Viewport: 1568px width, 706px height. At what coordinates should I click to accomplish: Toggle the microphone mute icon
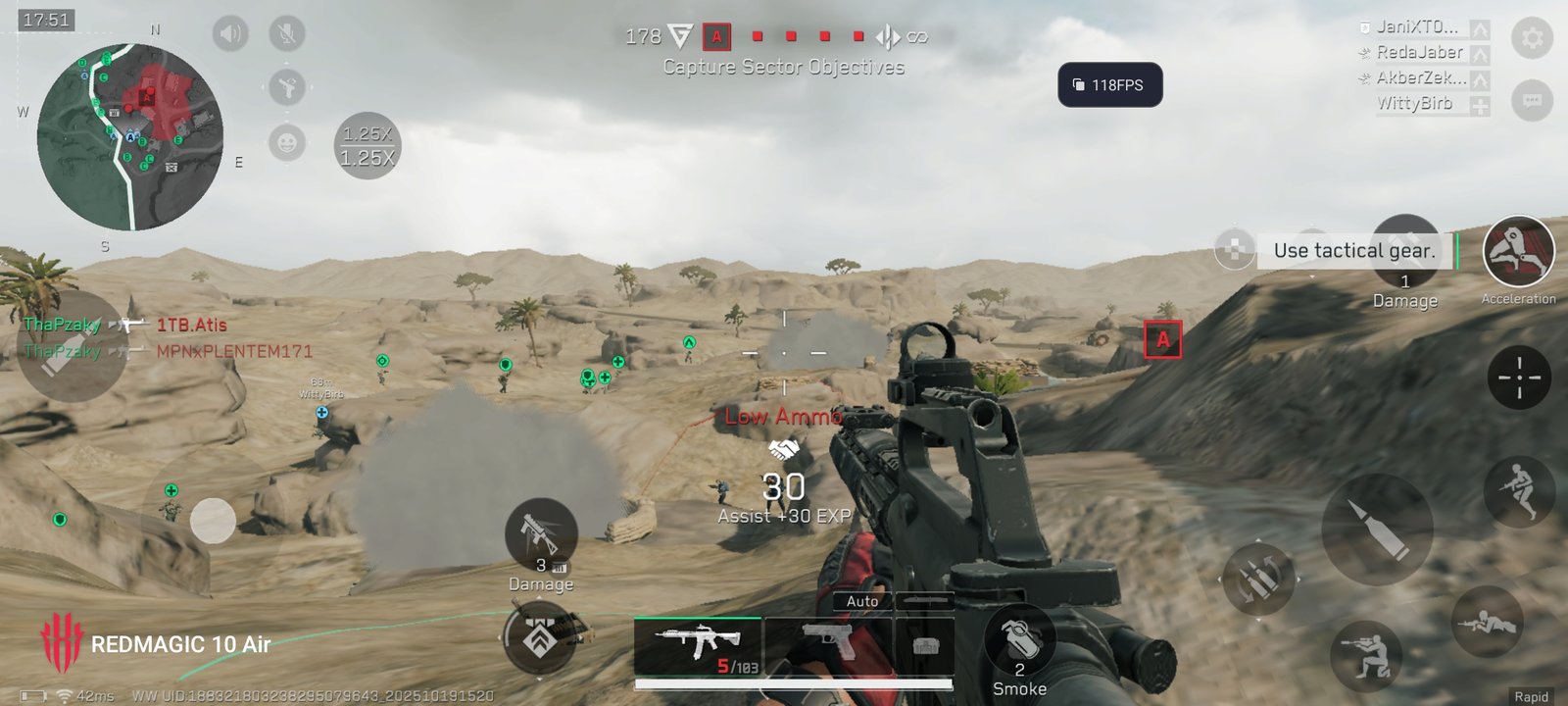287,34
